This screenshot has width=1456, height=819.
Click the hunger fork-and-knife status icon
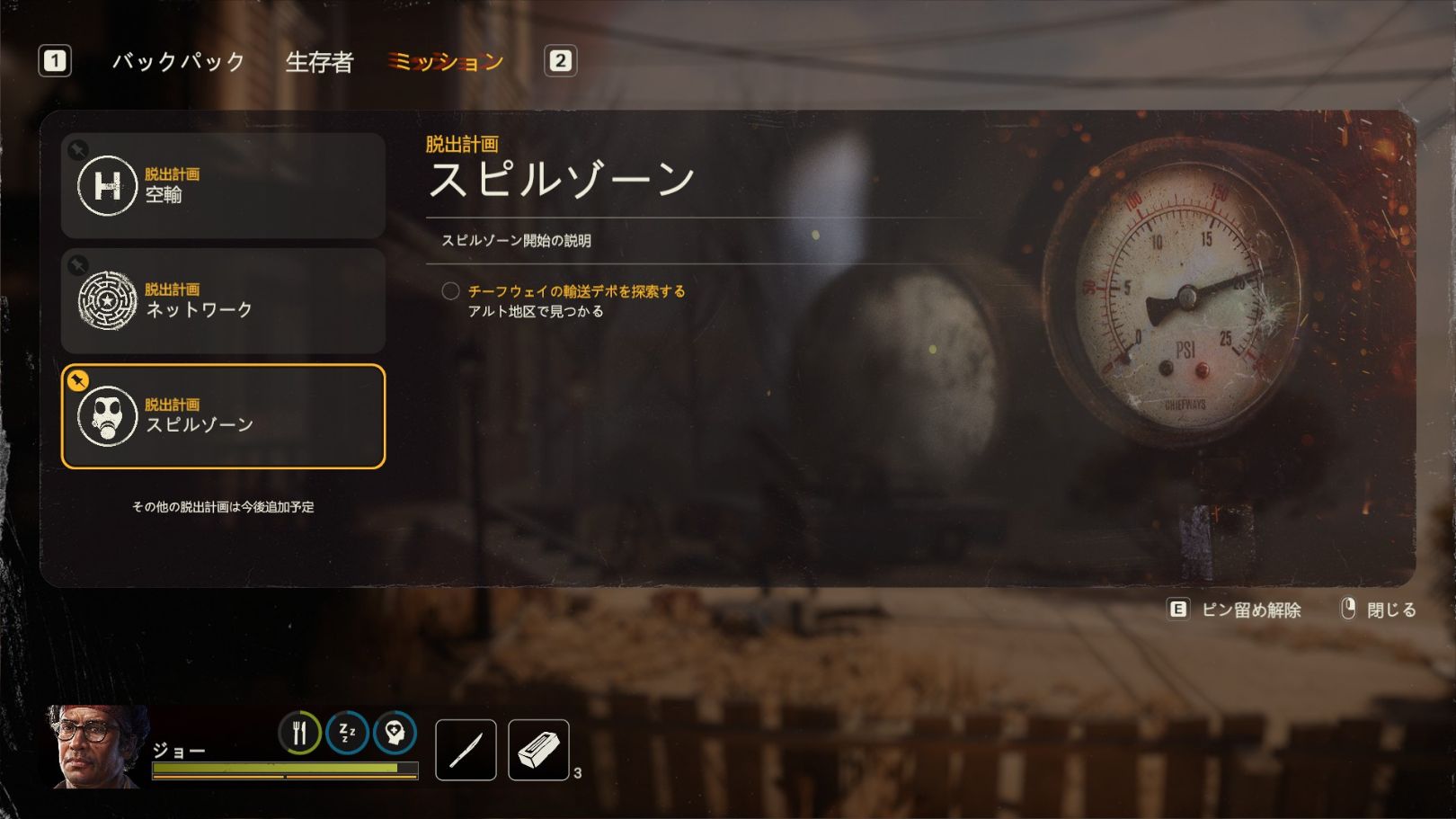click(x=299, y=733)
